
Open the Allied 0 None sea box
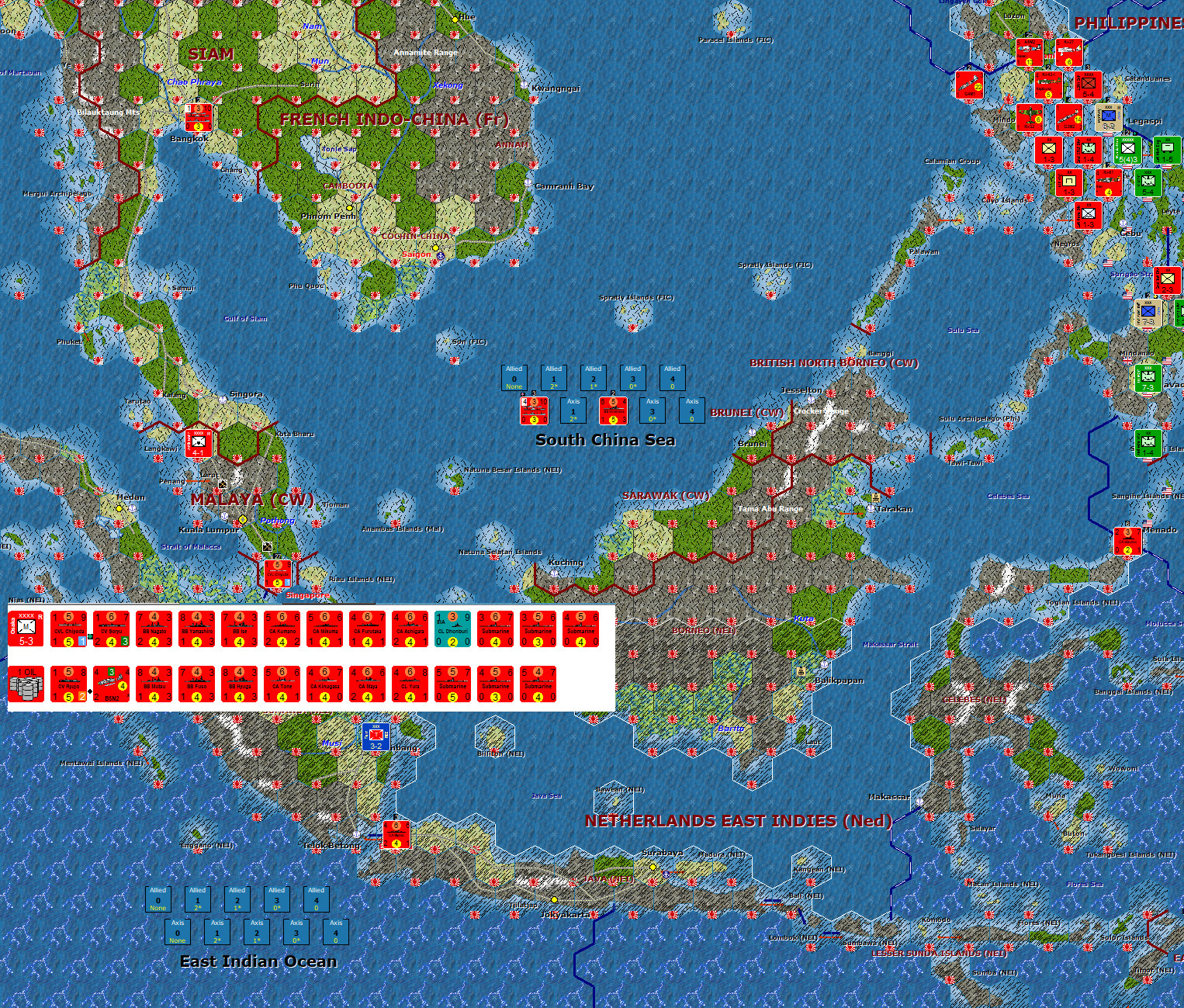point(514,379)
